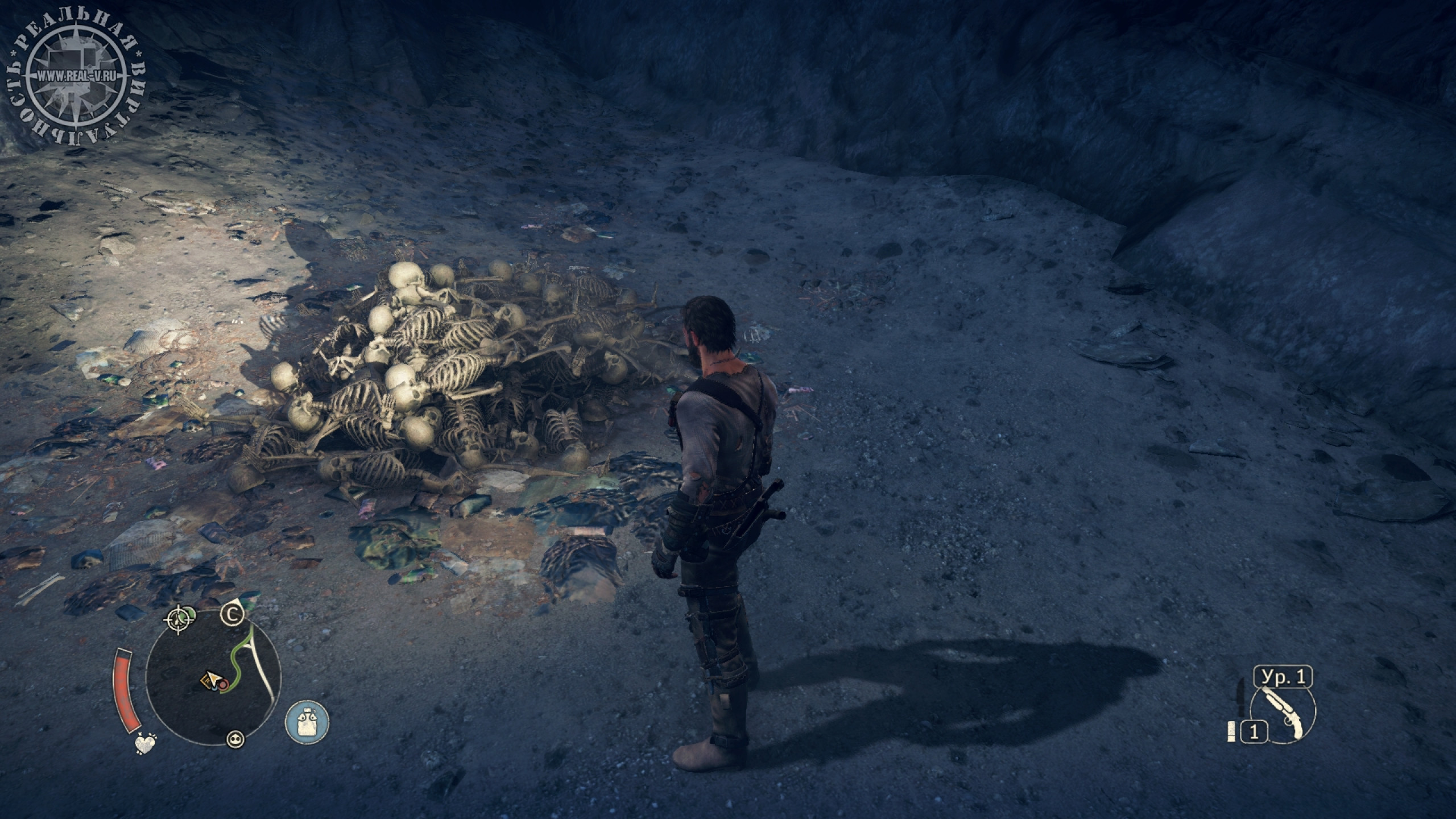The image size is (1456, 819).
Task: Open the real-v.ru watermark logo
Action: tap(74, 77)
